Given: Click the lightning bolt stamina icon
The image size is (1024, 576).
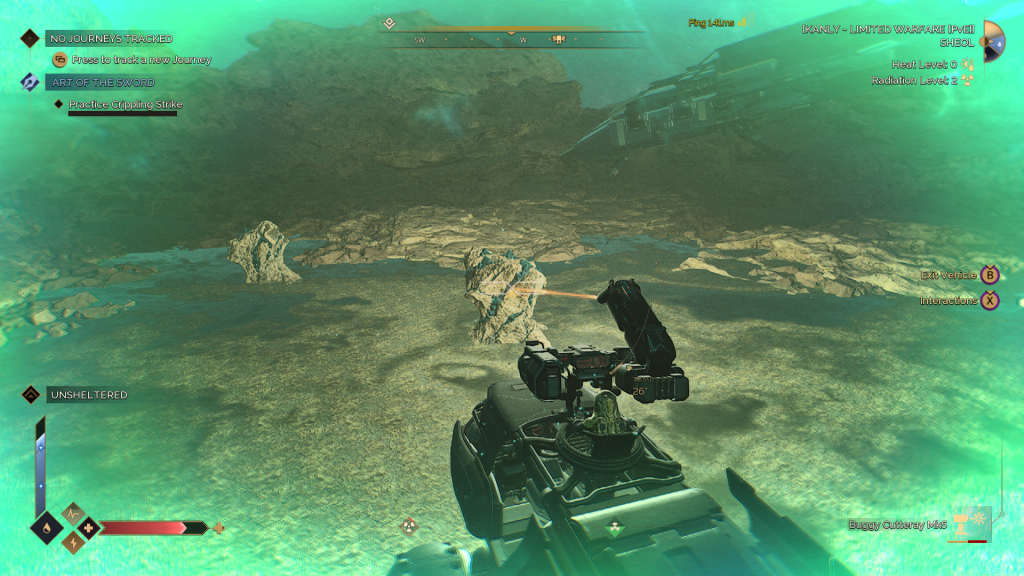Looking at the screenshot, I should (74, 542).
